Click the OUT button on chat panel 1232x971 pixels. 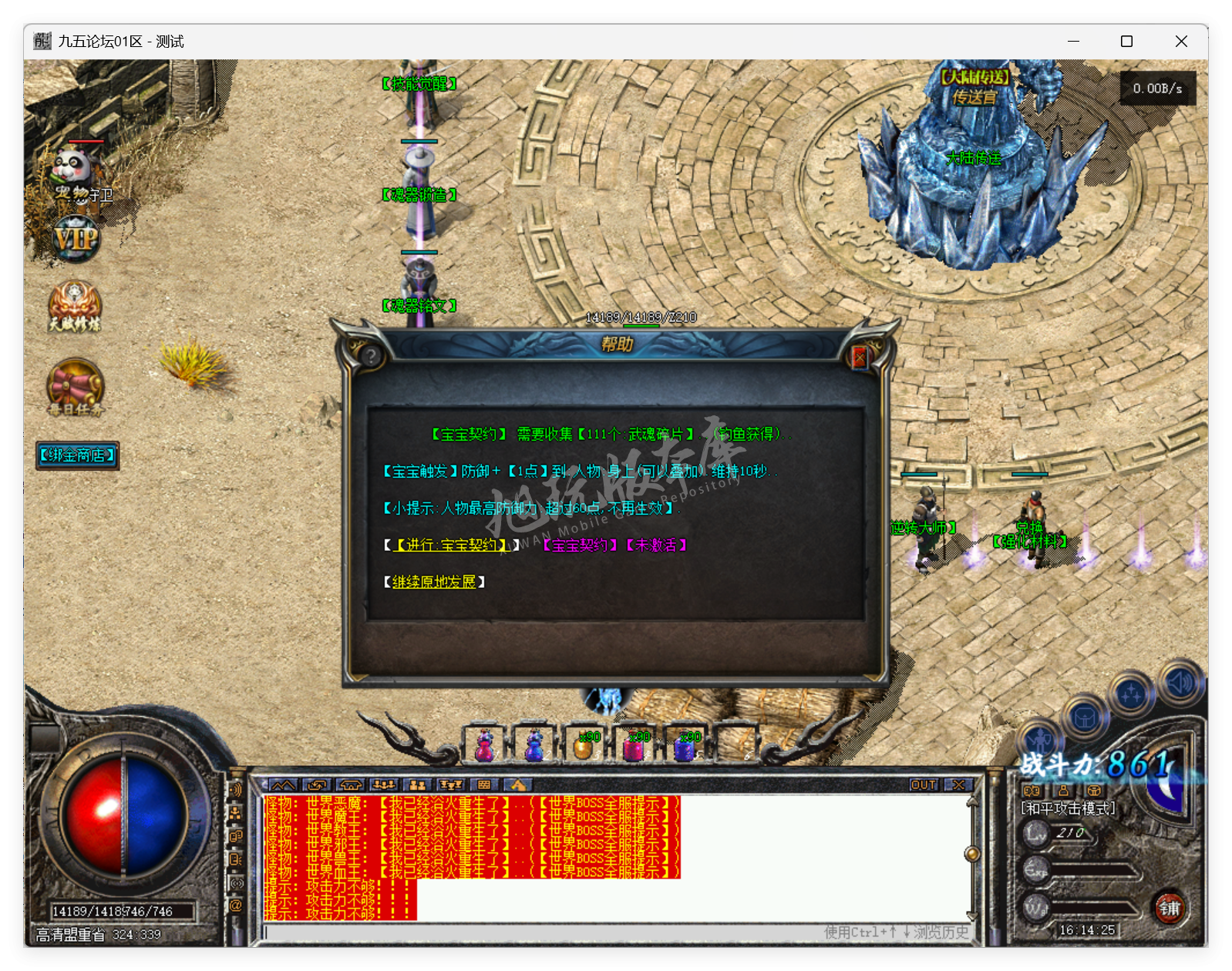[x=923, y=785]
